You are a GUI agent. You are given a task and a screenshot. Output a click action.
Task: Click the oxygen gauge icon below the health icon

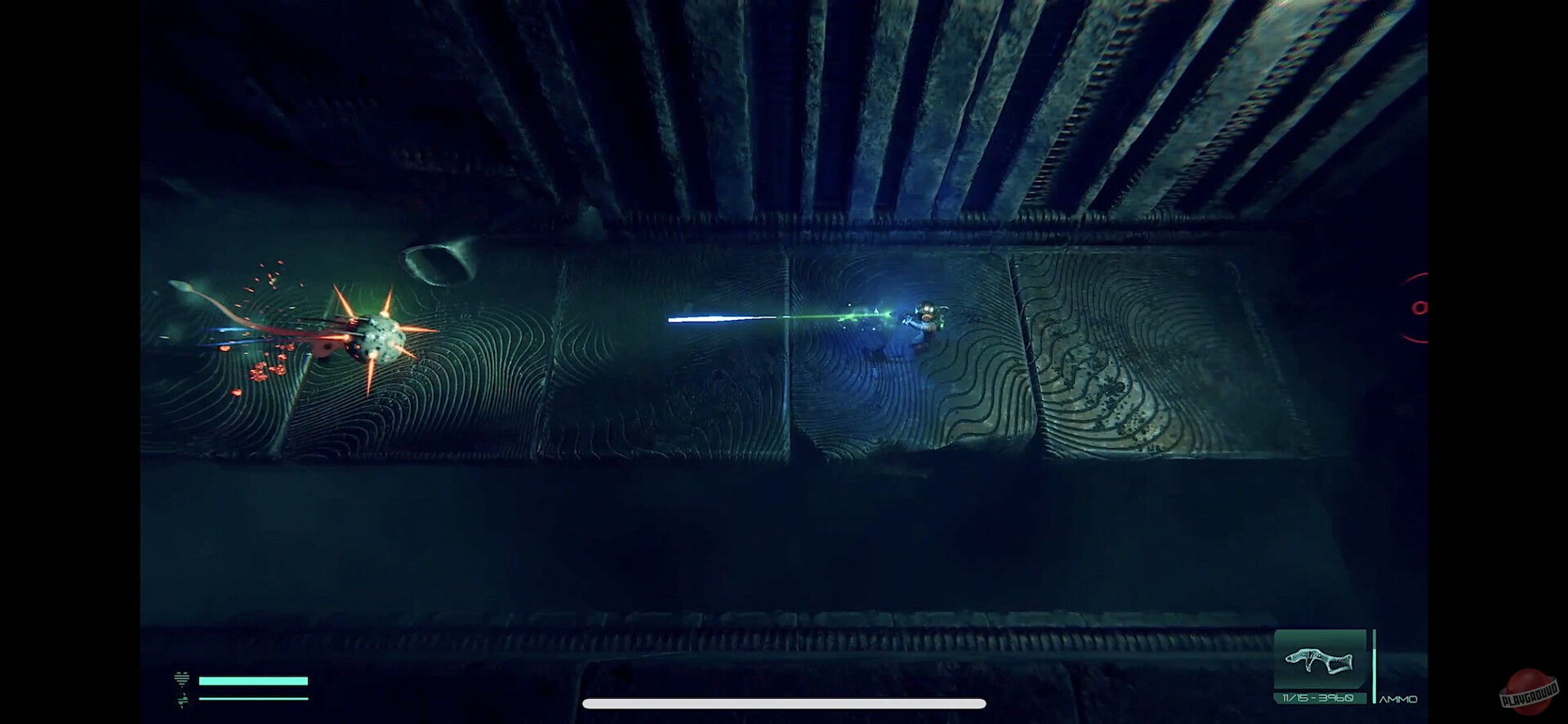pos(183,702)
